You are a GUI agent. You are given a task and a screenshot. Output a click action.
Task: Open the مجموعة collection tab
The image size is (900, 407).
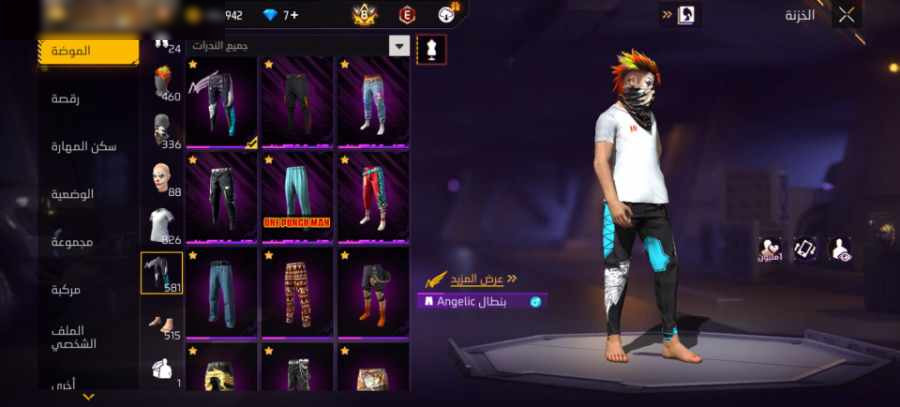(x=72, y=242)
